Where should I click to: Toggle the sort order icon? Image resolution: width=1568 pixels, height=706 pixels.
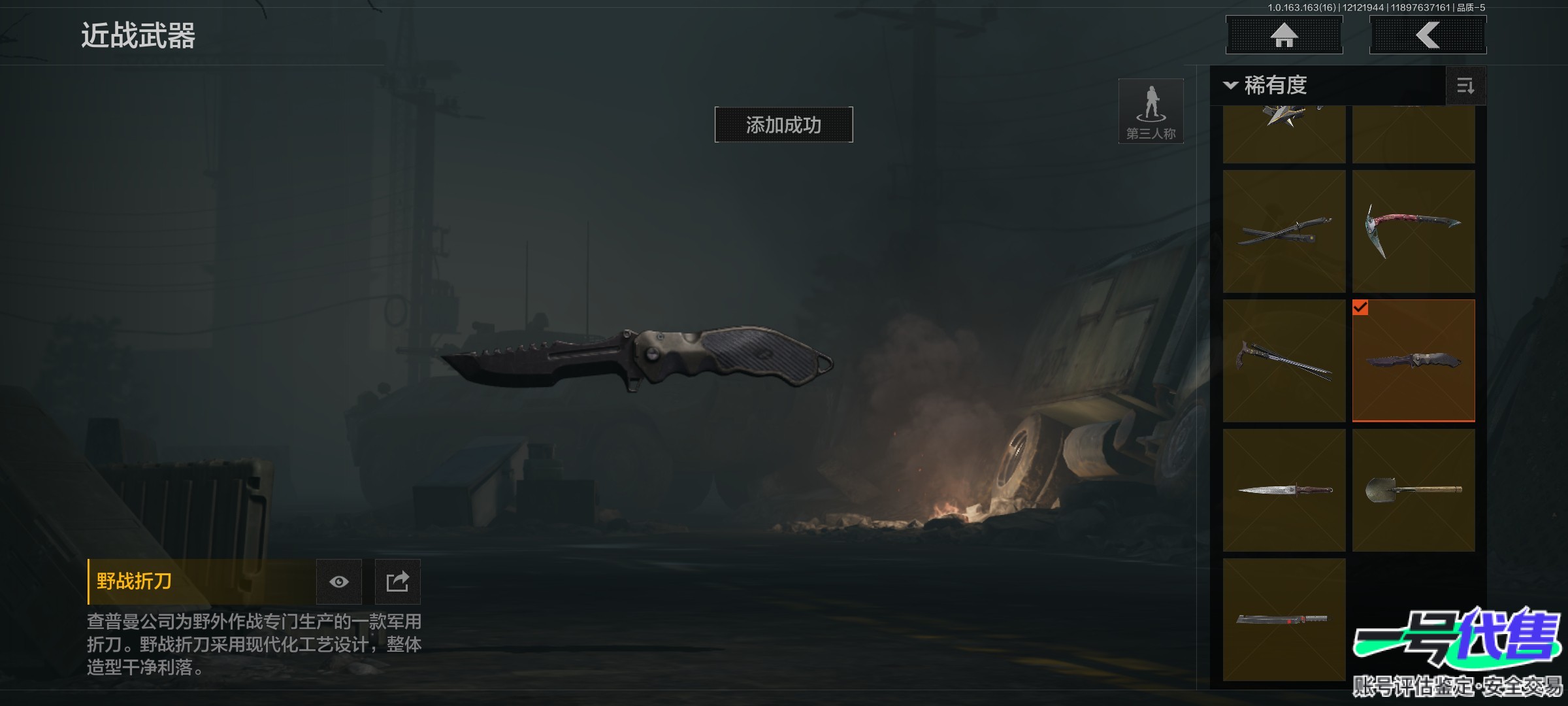(x=1465, y=86)
